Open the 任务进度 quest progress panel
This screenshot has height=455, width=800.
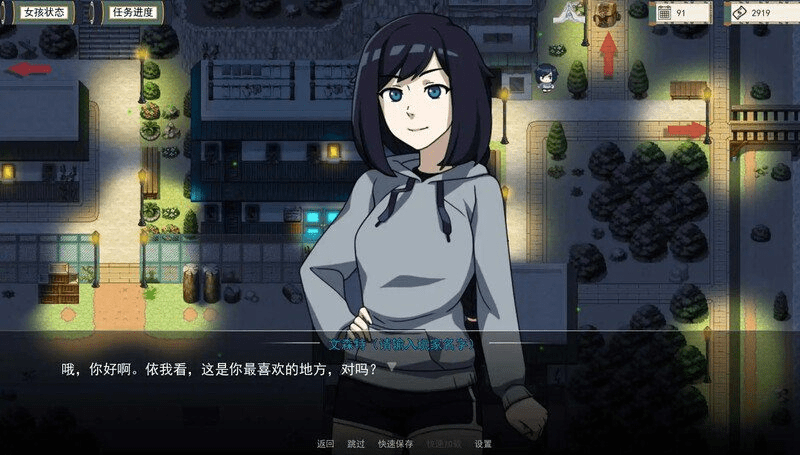(x=132, y=13)
